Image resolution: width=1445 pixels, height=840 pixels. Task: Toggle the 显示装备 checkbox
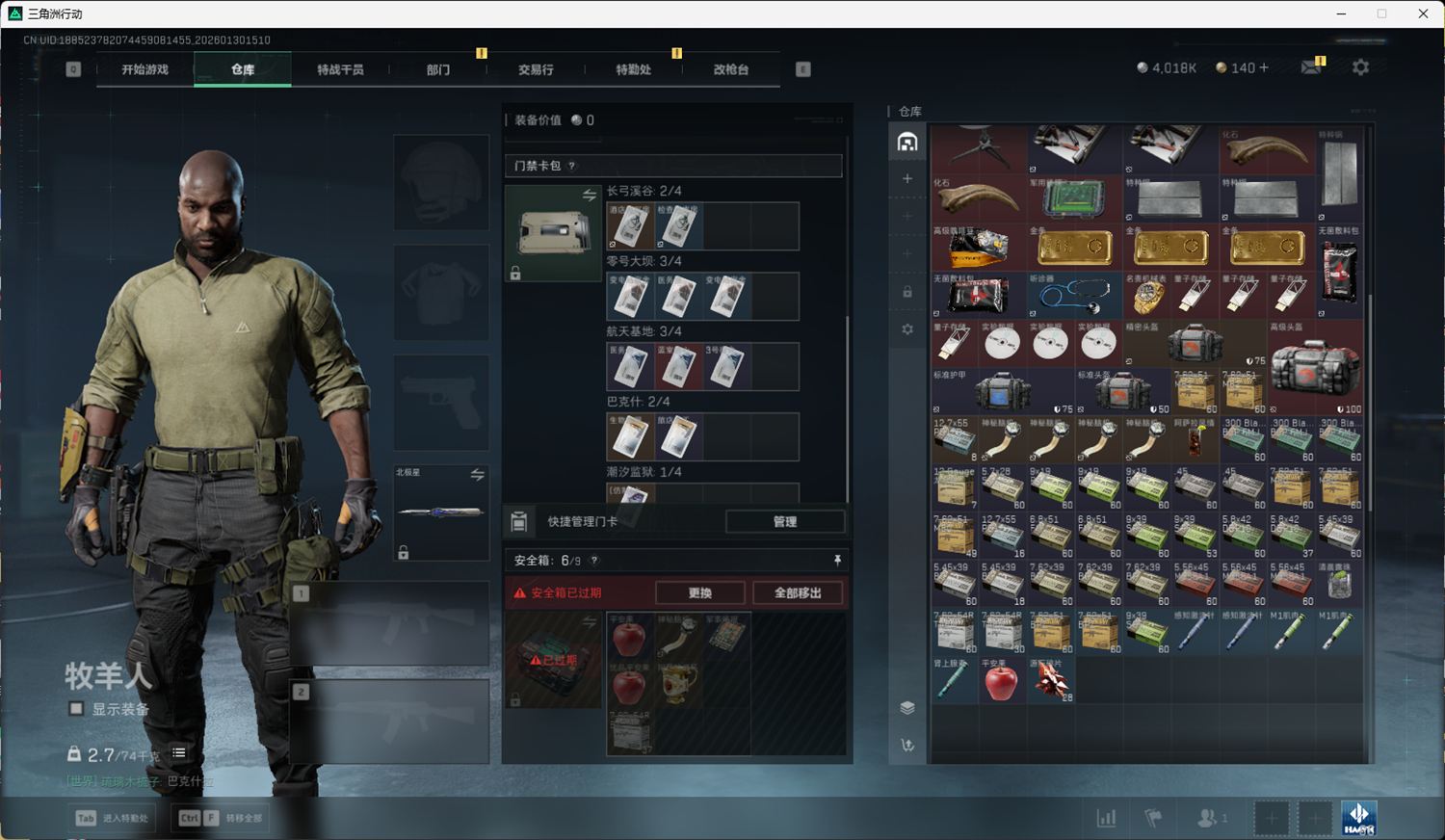[x=76, y=709]
